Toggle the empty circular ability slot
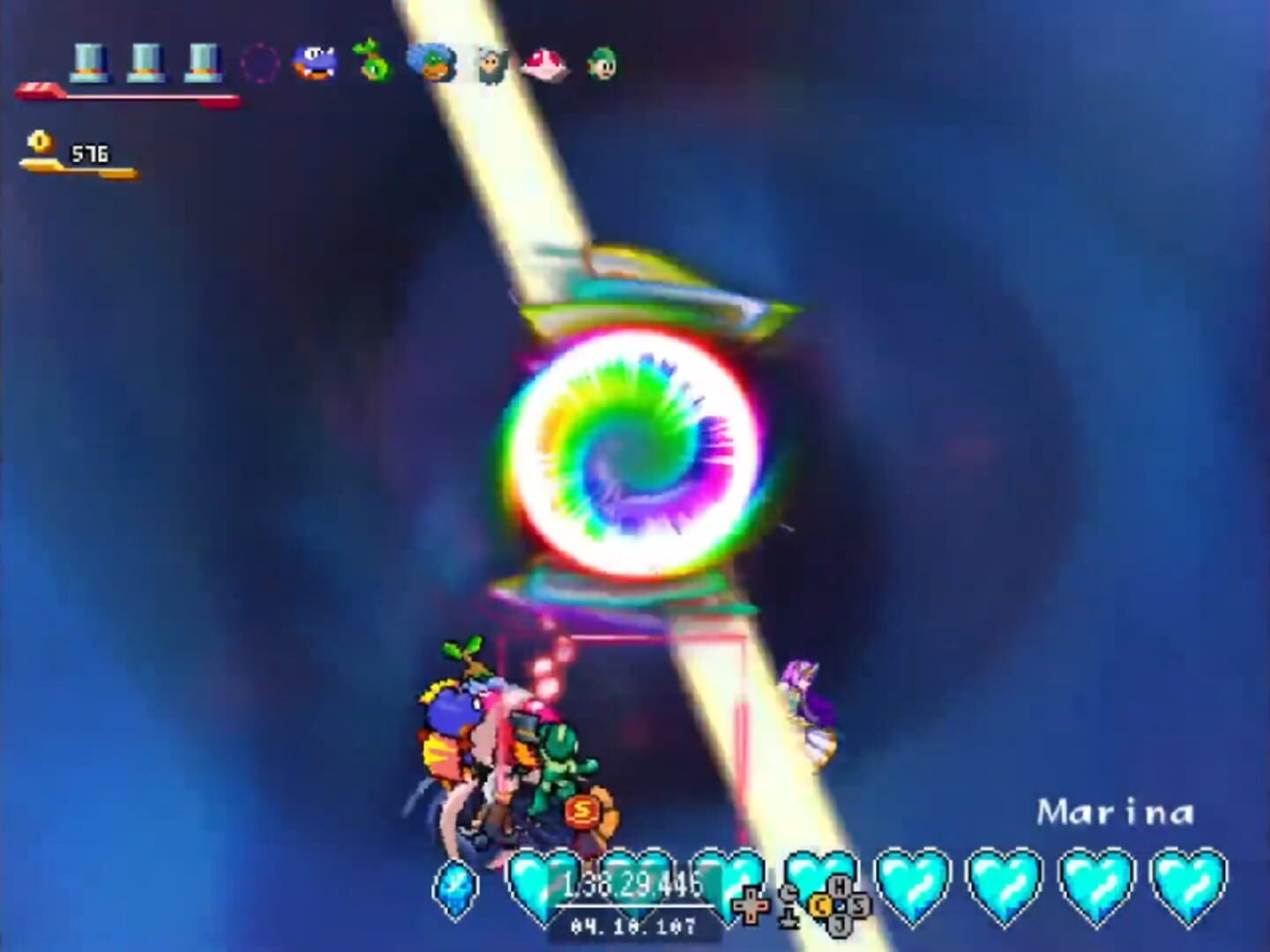1270x952 pixels. [x=258, y=62]
